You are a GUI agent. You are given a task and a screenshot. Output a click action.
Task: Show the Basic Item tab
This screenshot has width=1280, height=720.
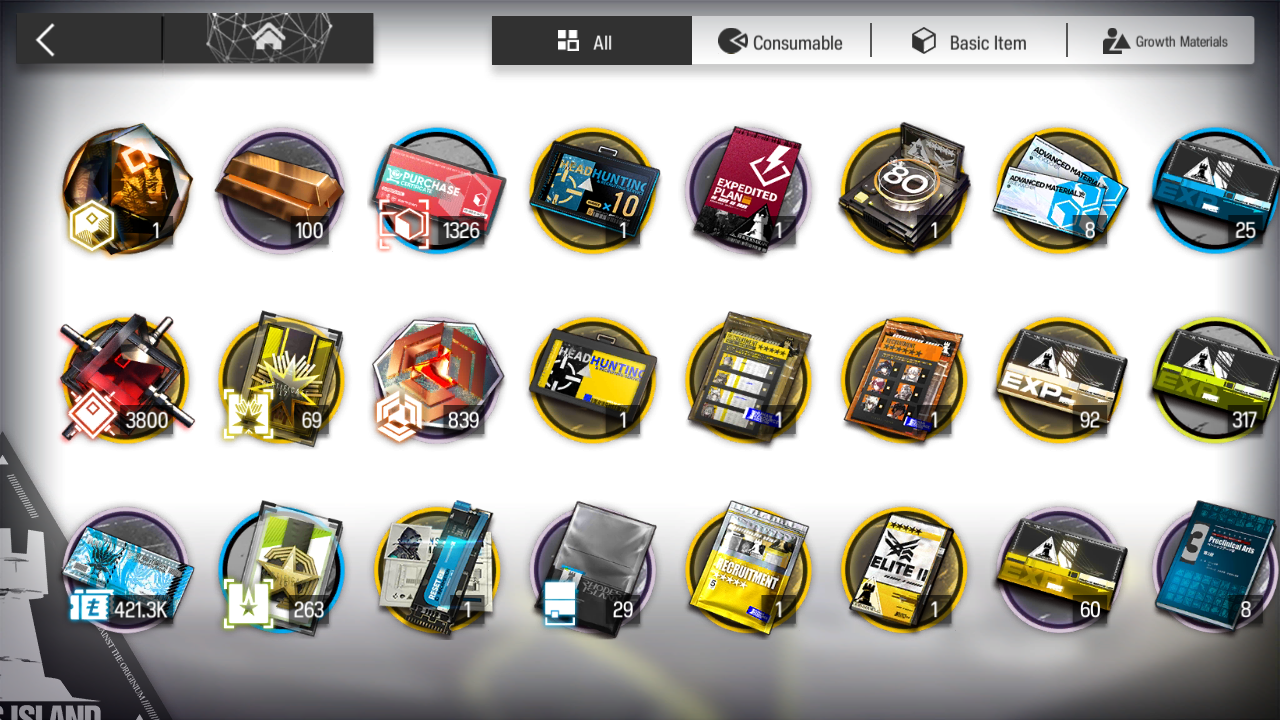(969, 42)
